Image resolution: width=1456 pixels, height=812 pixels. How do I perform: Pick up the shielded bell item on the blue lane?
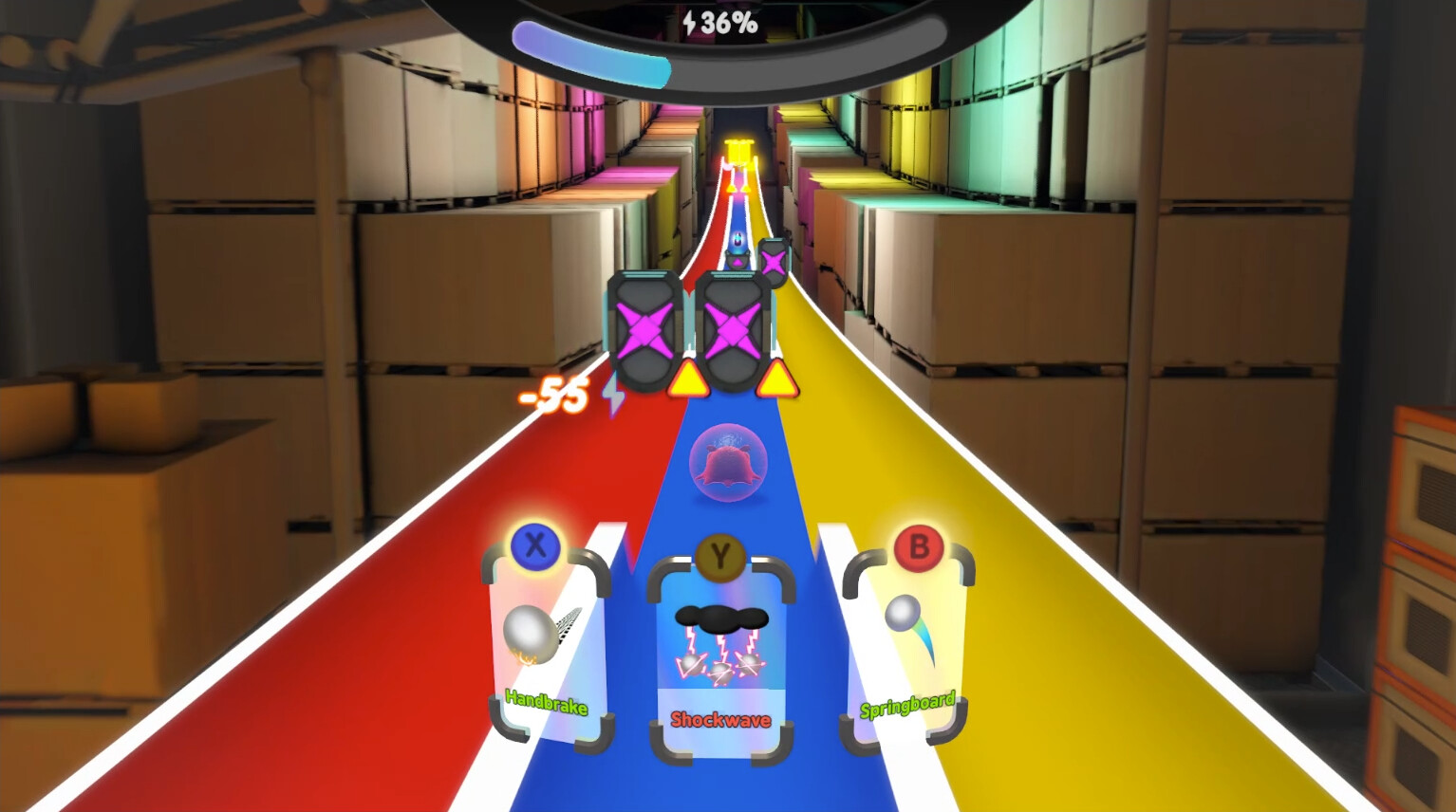point(729,463)
